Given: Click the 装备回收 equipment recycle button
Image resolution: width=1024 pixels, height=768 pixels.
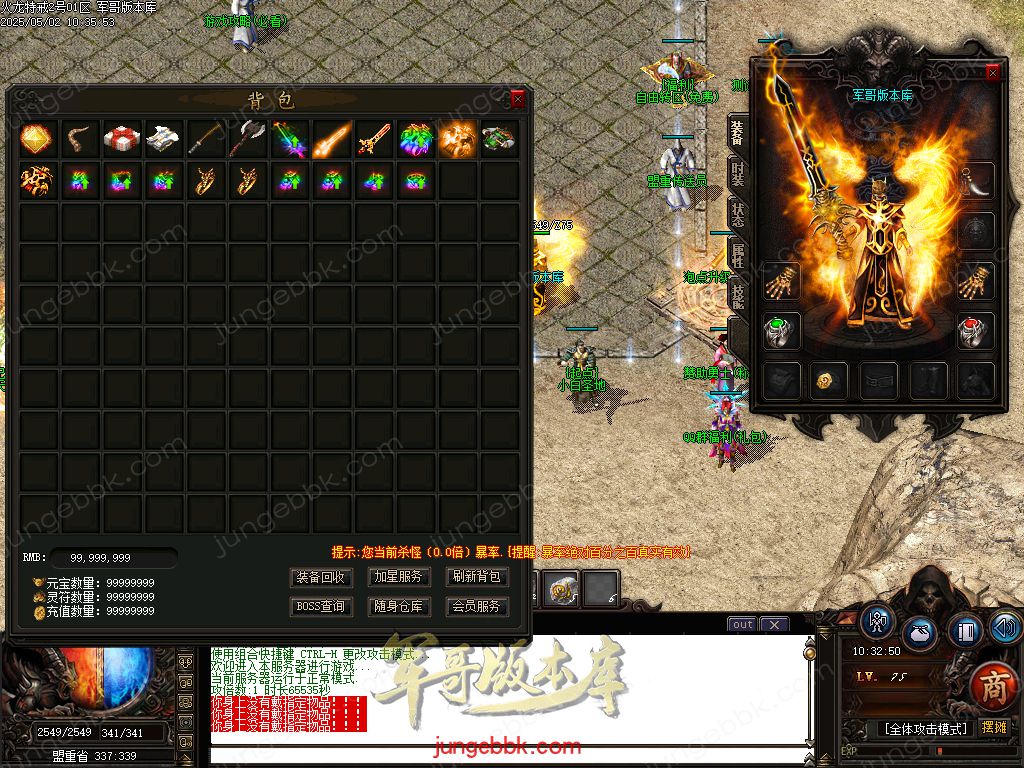Looking at the screenshot, I should pos(321,577).
